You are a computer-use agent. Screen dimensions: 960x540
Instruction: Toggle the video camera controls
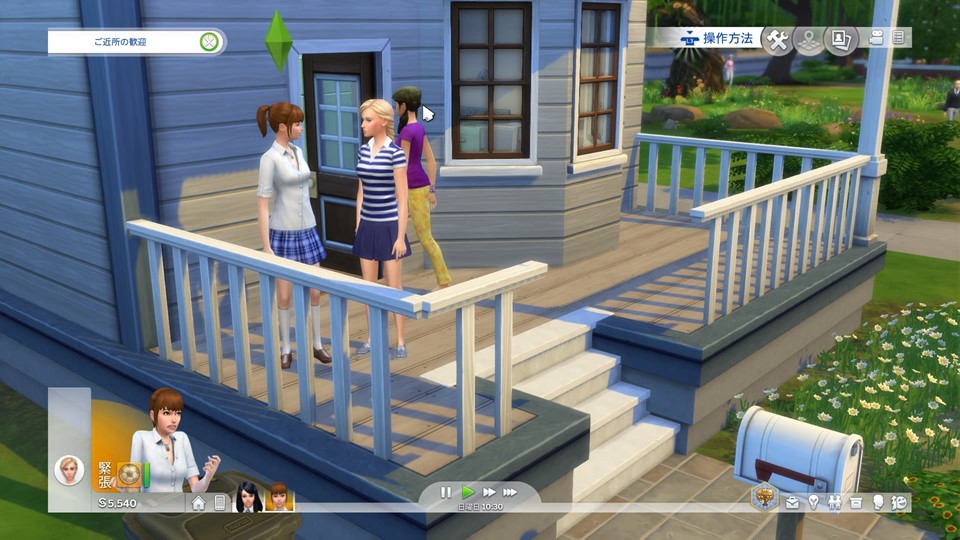tap(877, 38)
